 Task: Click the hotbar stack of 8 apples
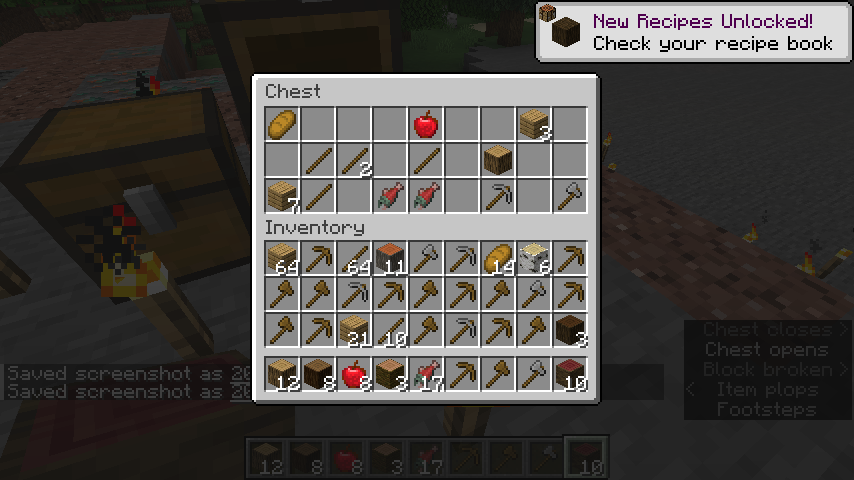(x=354, y=375)
